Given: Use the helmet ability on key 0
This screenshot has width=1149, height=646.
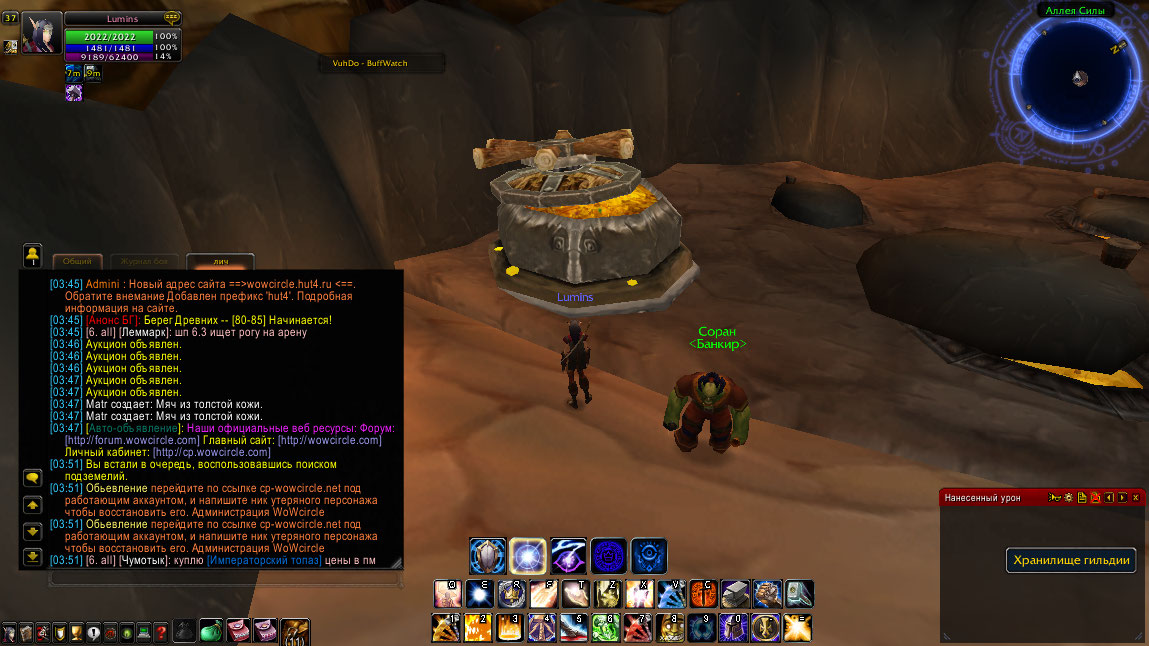Looking at the screenshot, I should point(734,628).
